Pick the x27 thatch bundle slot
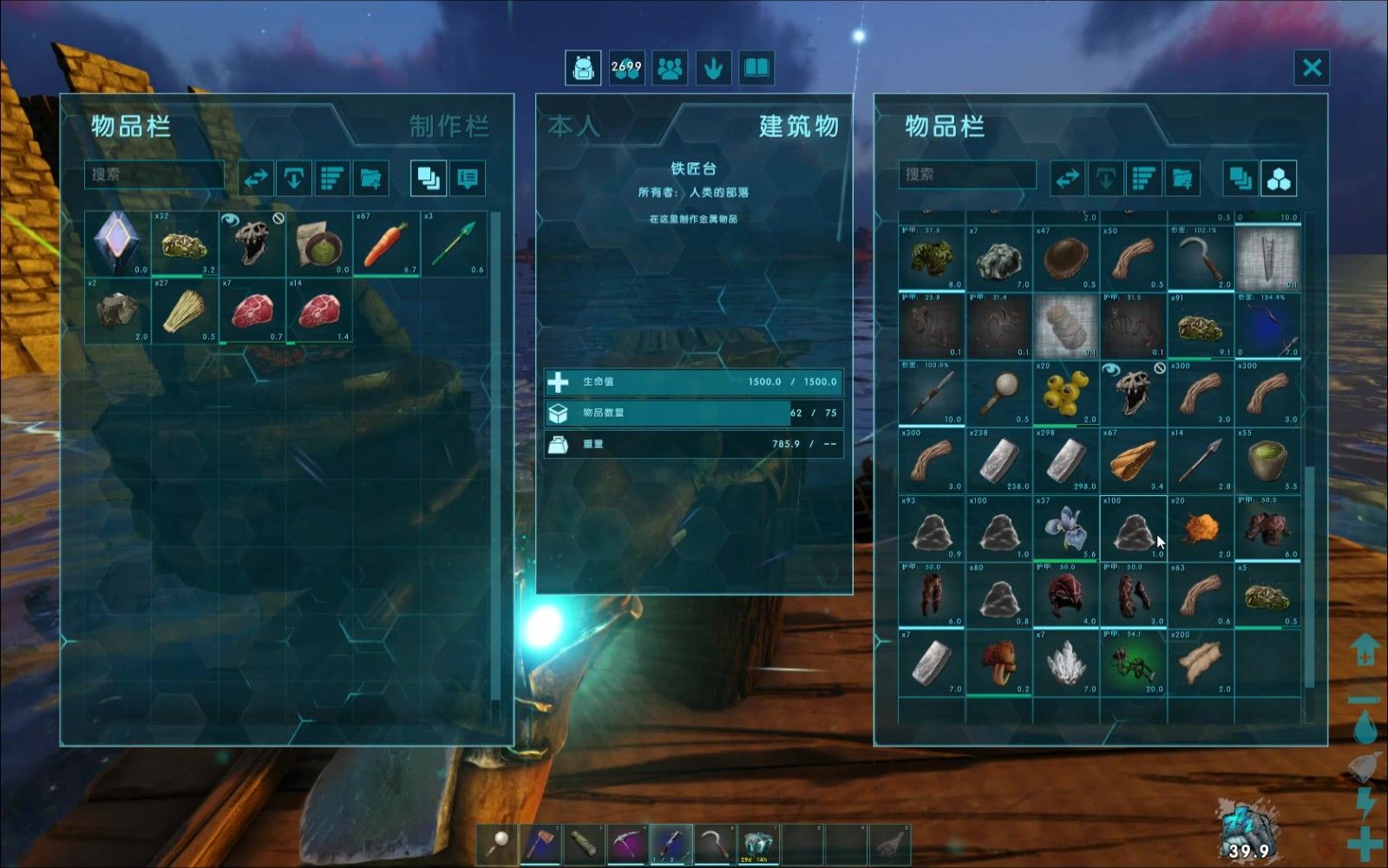This screenshot has height=868, width=1388. (x=184, y=310)
